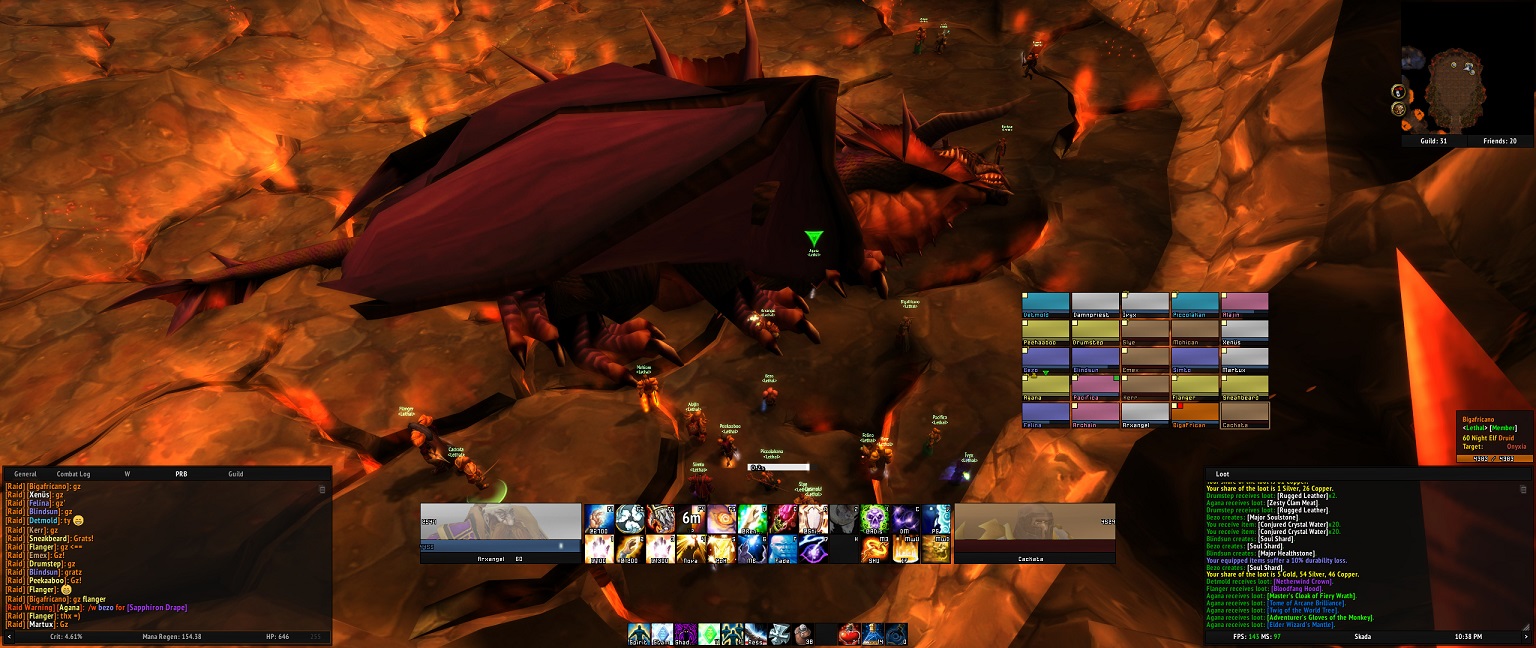Use the green skull ability icon

point(875,518)
